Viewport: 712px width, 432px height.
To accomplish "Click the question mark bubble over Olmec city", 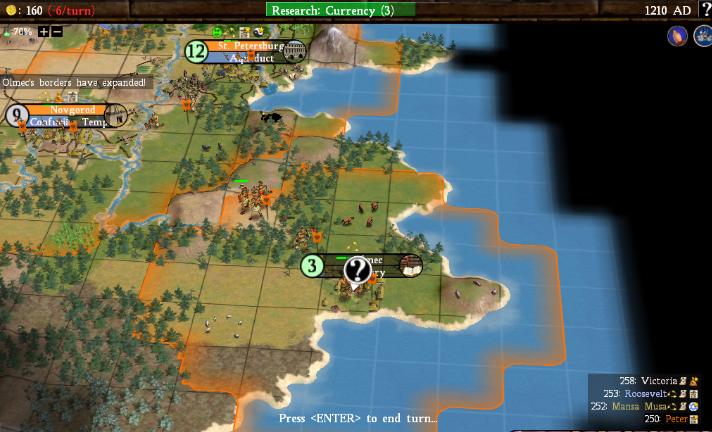I will coord(357,269).
